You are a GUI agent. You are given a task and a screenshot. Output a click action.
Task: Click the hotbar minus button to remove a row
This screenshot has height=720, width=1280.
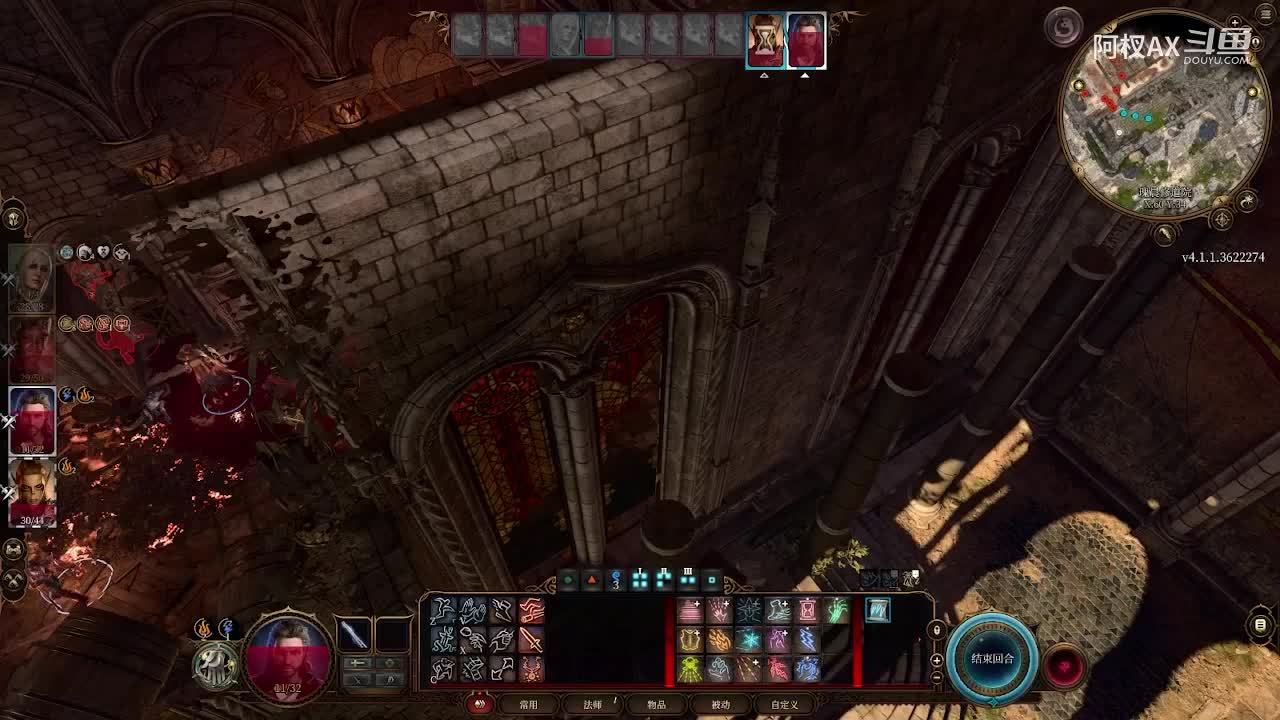(936, 677)
